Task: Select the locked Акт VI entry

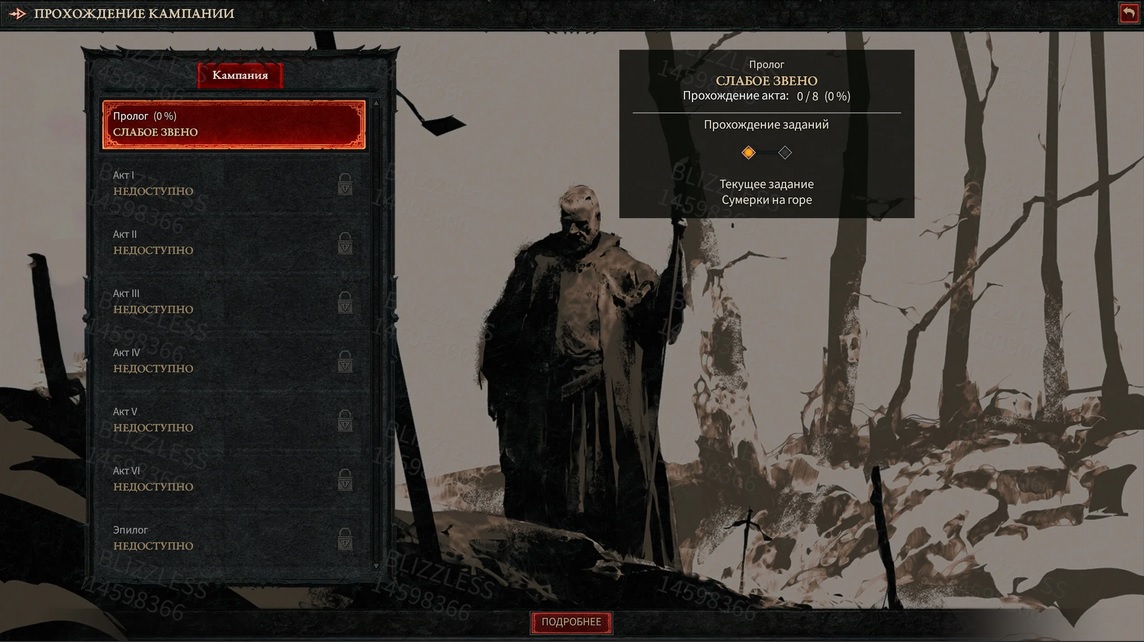Action: [x=234, y=479]
